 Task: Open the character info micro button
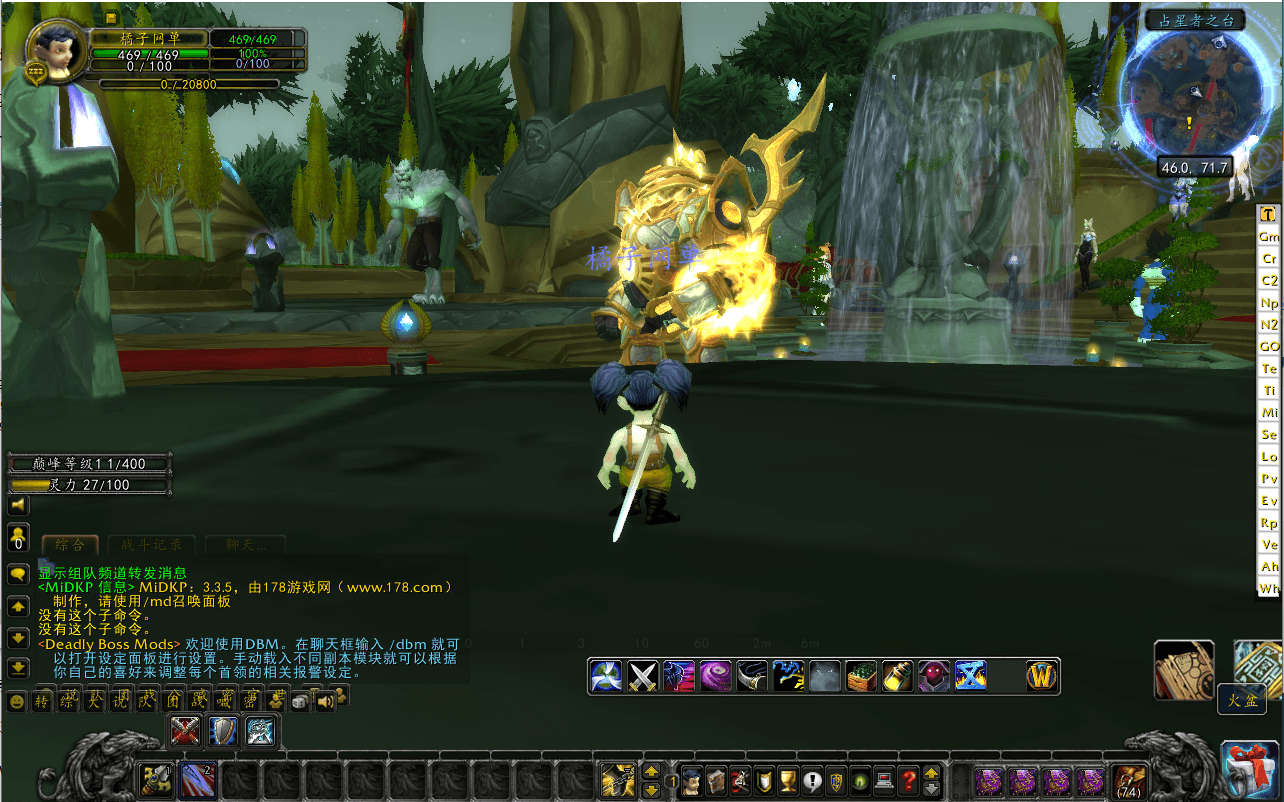coord(692,779)
